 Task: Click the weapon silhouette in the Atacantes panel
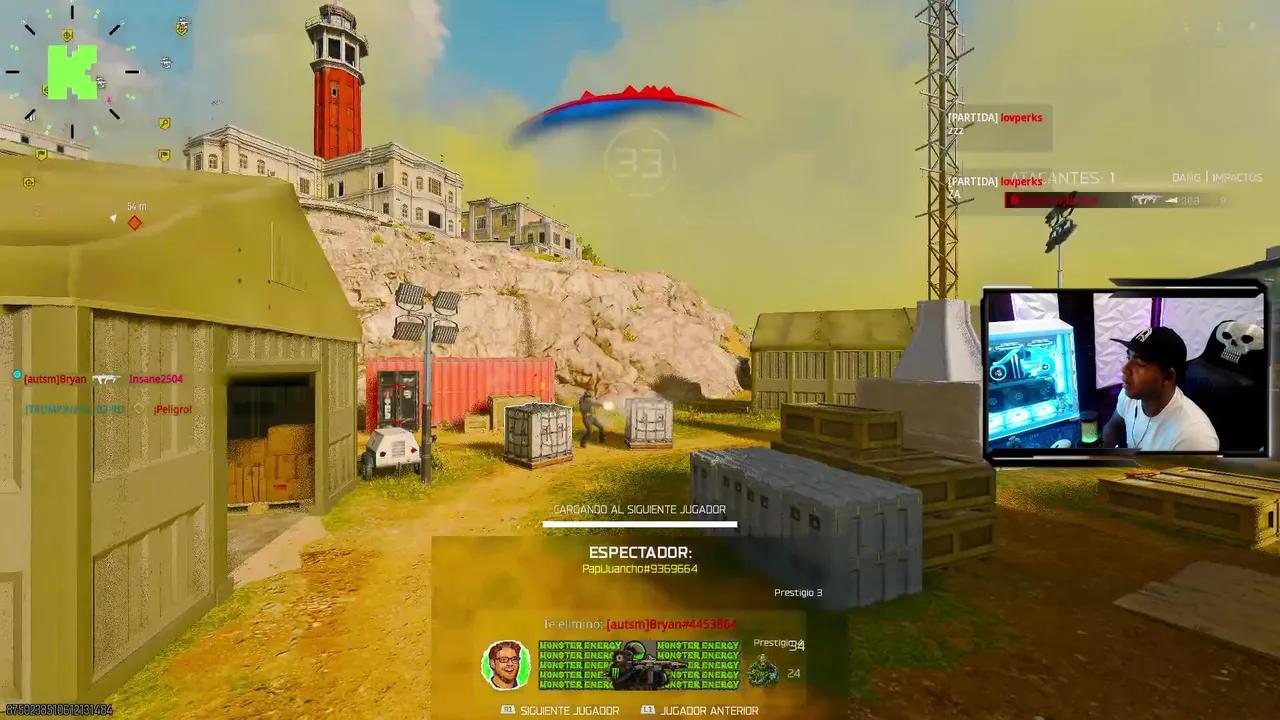[1146, 199]
